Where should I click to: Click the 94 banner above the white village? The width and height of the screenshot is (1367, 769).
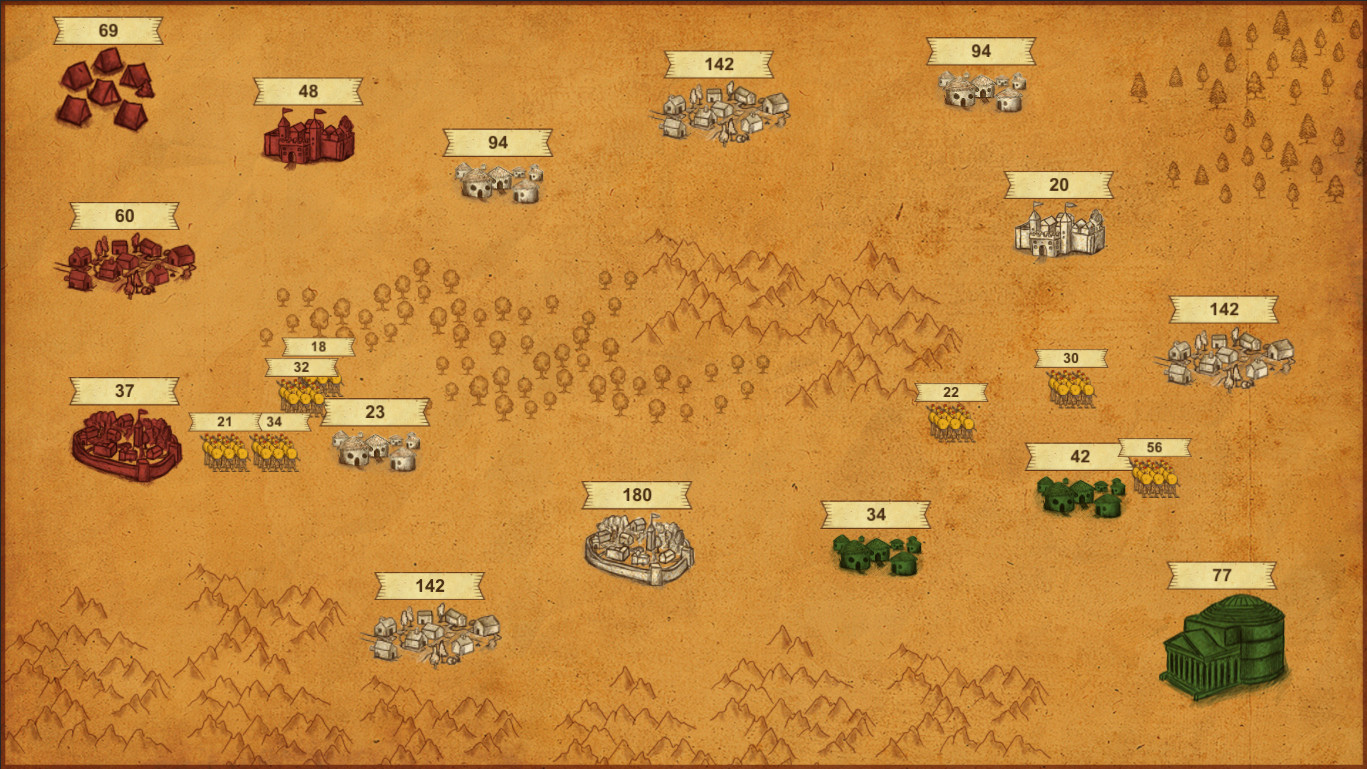click(x=980, y=50)
